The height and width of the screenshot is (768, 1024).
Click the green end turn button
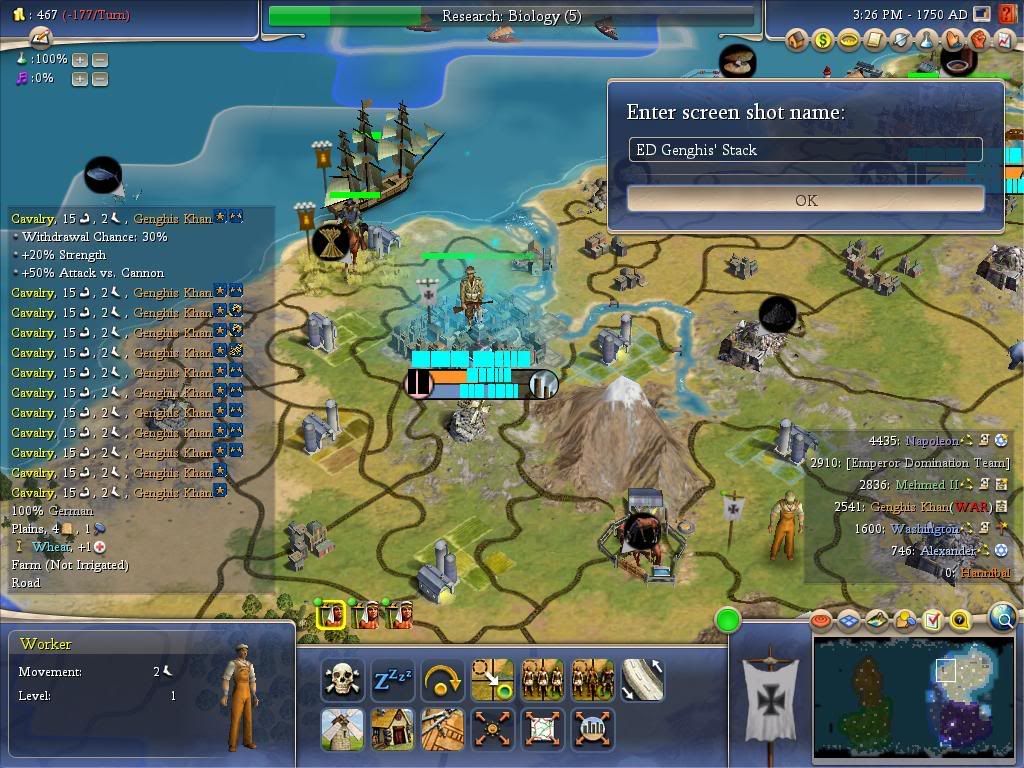point(728,620)
